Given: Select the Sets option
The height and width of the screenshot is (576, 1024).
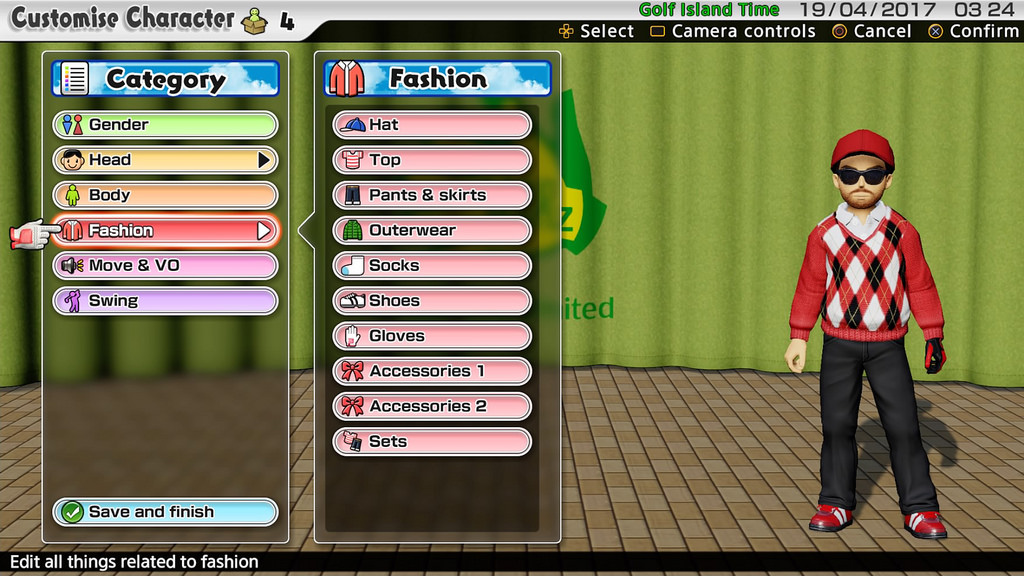Looking at the screenshot, I should click(x=431, y=442).
